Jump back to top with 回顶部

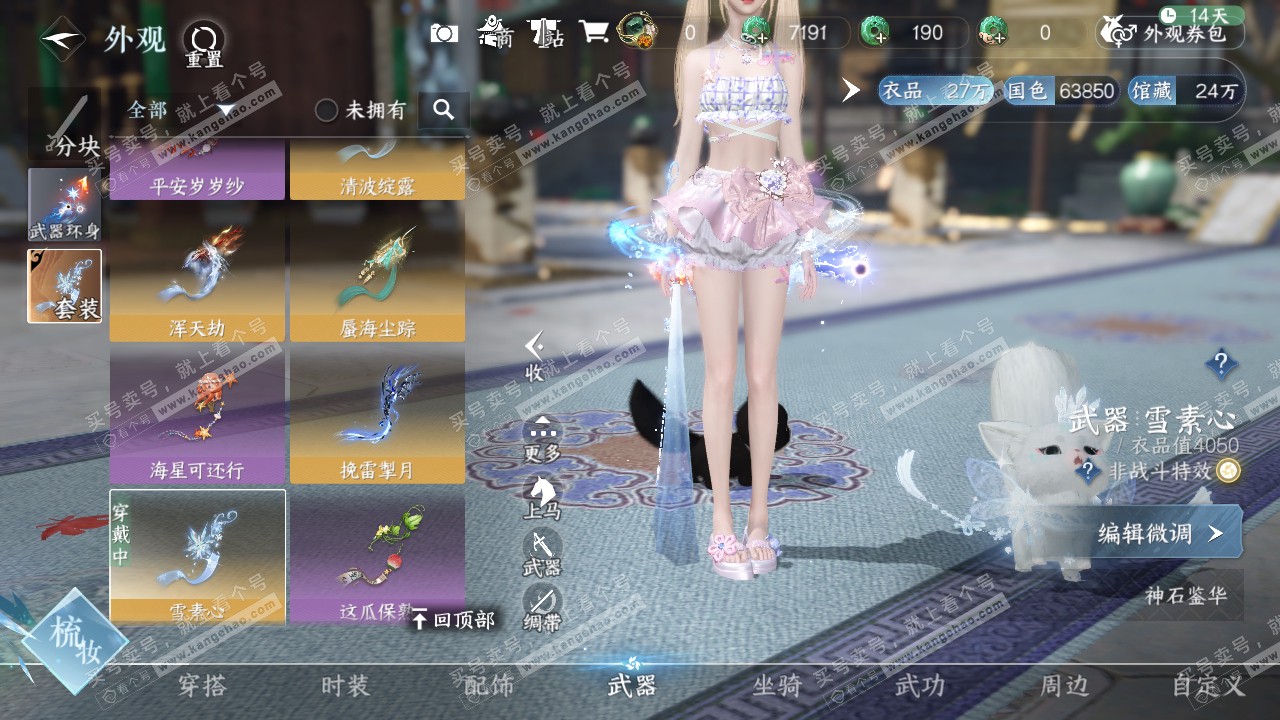click(453, 620)
